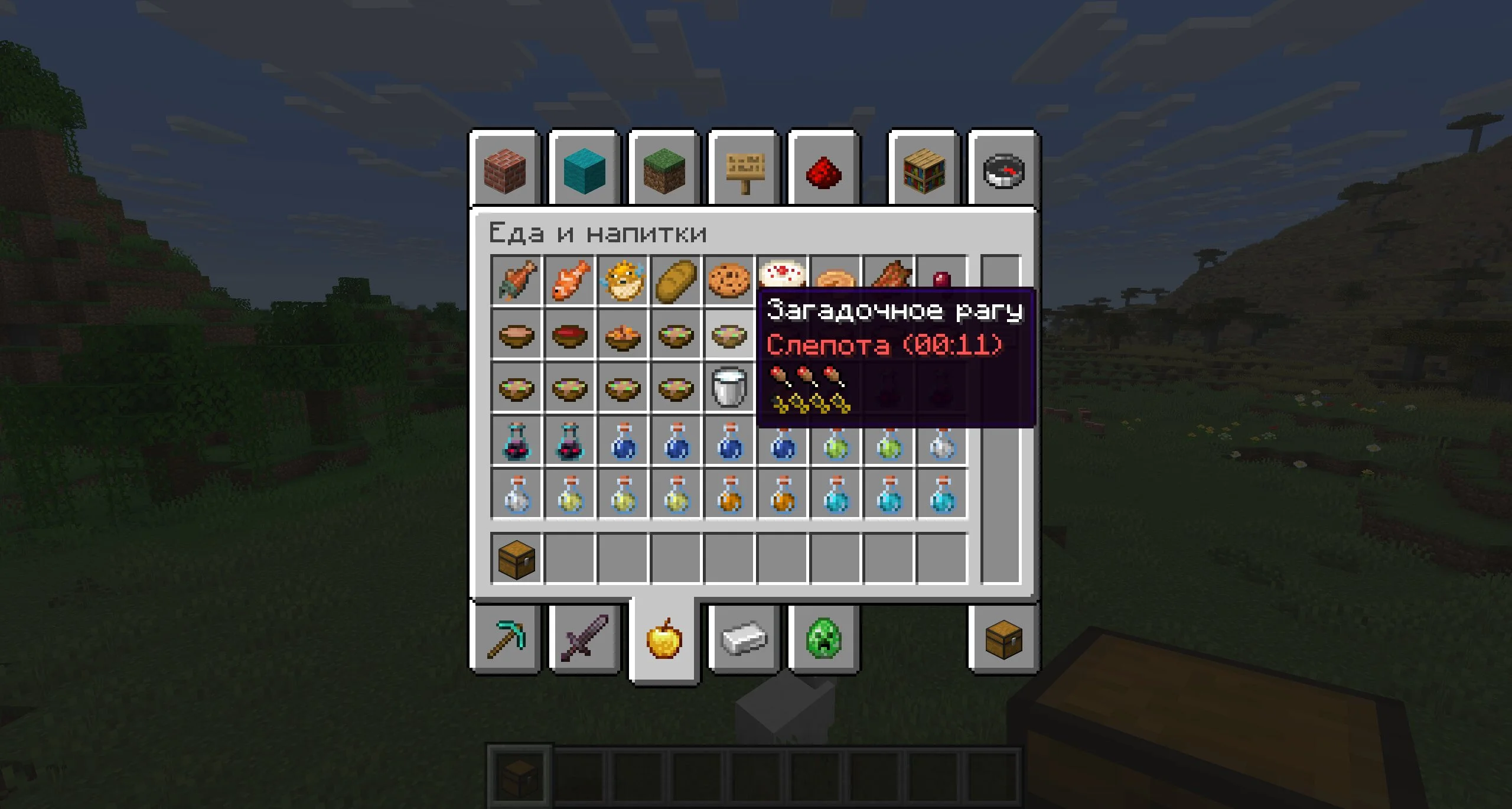Switch to the creeper spawn egg tab
1512x809 pixels.
click(x=824, y=639)
